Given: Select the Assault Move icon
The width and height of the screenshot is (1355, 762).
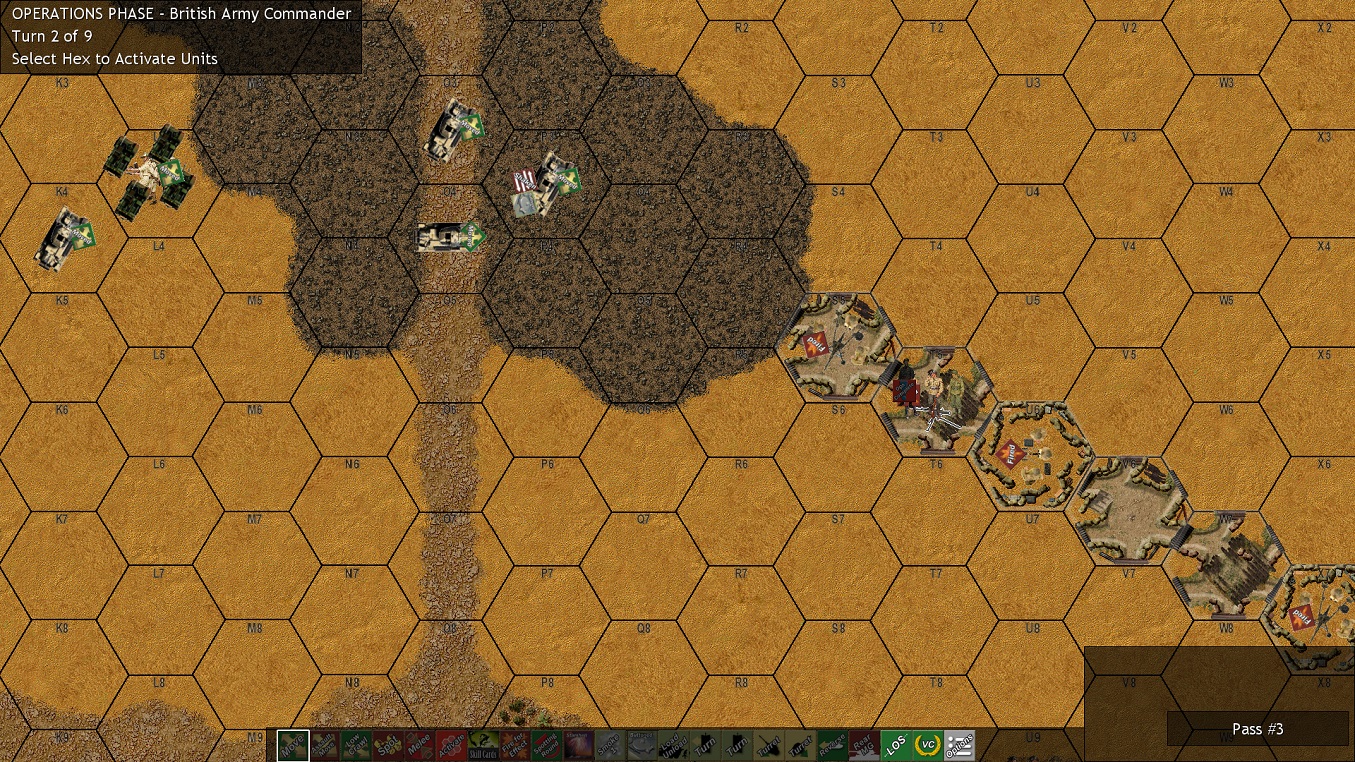Looking at the screenshot, I should pyautogui.click(x=322, y=745).
